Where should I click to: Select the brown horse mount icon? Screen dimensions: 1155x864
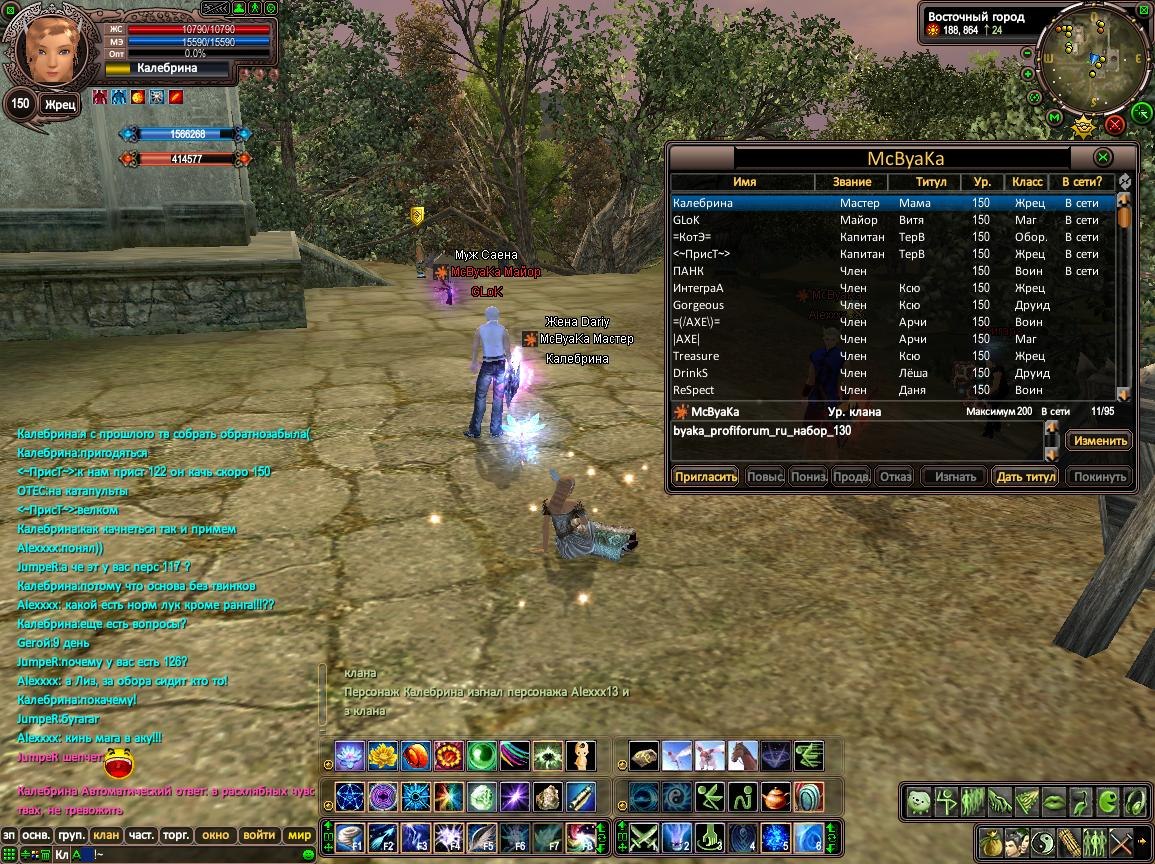click(743, 755)
